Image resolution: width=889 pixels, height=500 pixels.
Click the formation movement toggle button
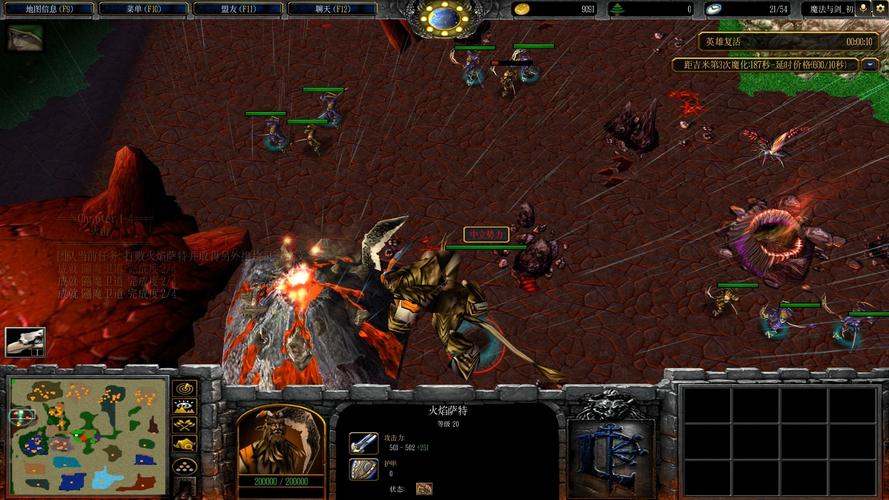coord(184,465)
